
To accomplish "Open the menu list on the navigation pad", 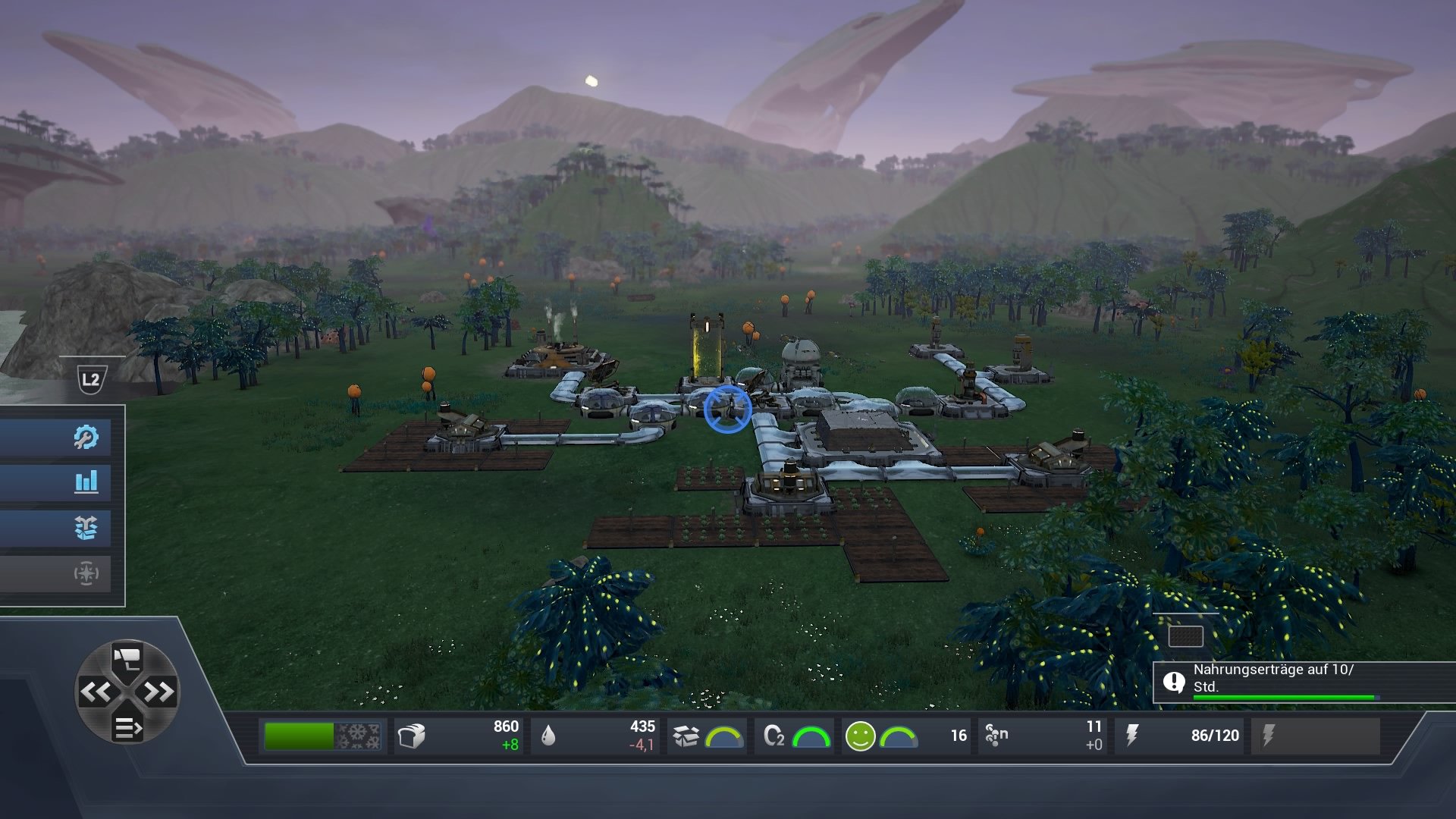I will pyautogui.click(x=127, y=728).
